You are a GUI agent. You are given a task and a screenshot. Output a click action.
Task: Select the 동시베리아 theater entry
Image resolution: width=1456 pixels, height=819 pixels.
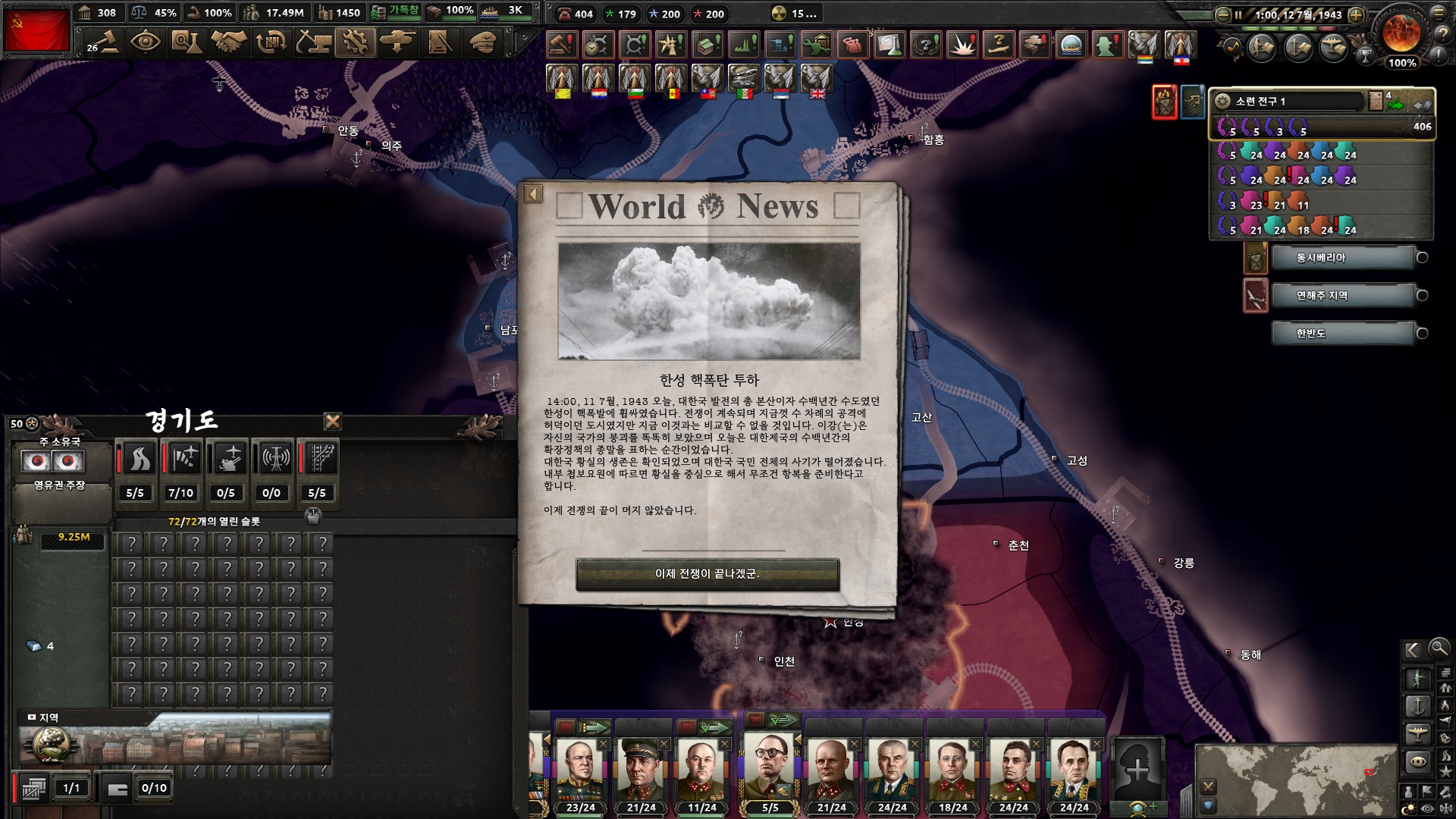1343,258
